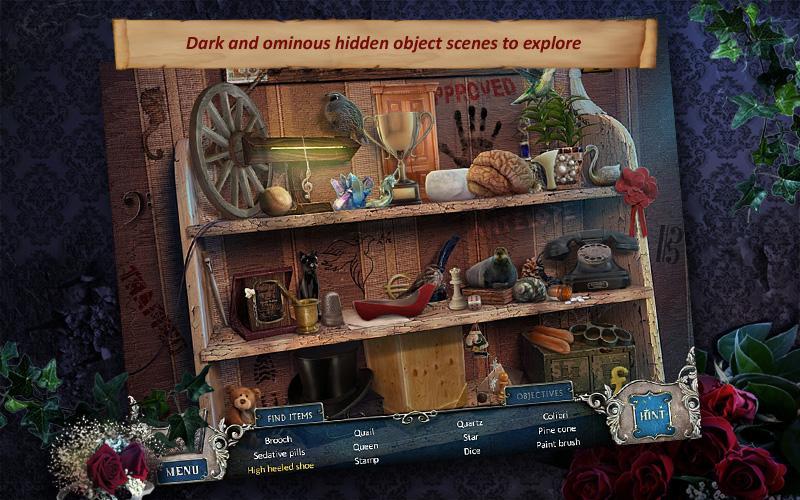
Task: Switch to the Objectives tab
Action: [x=539, y=394]
